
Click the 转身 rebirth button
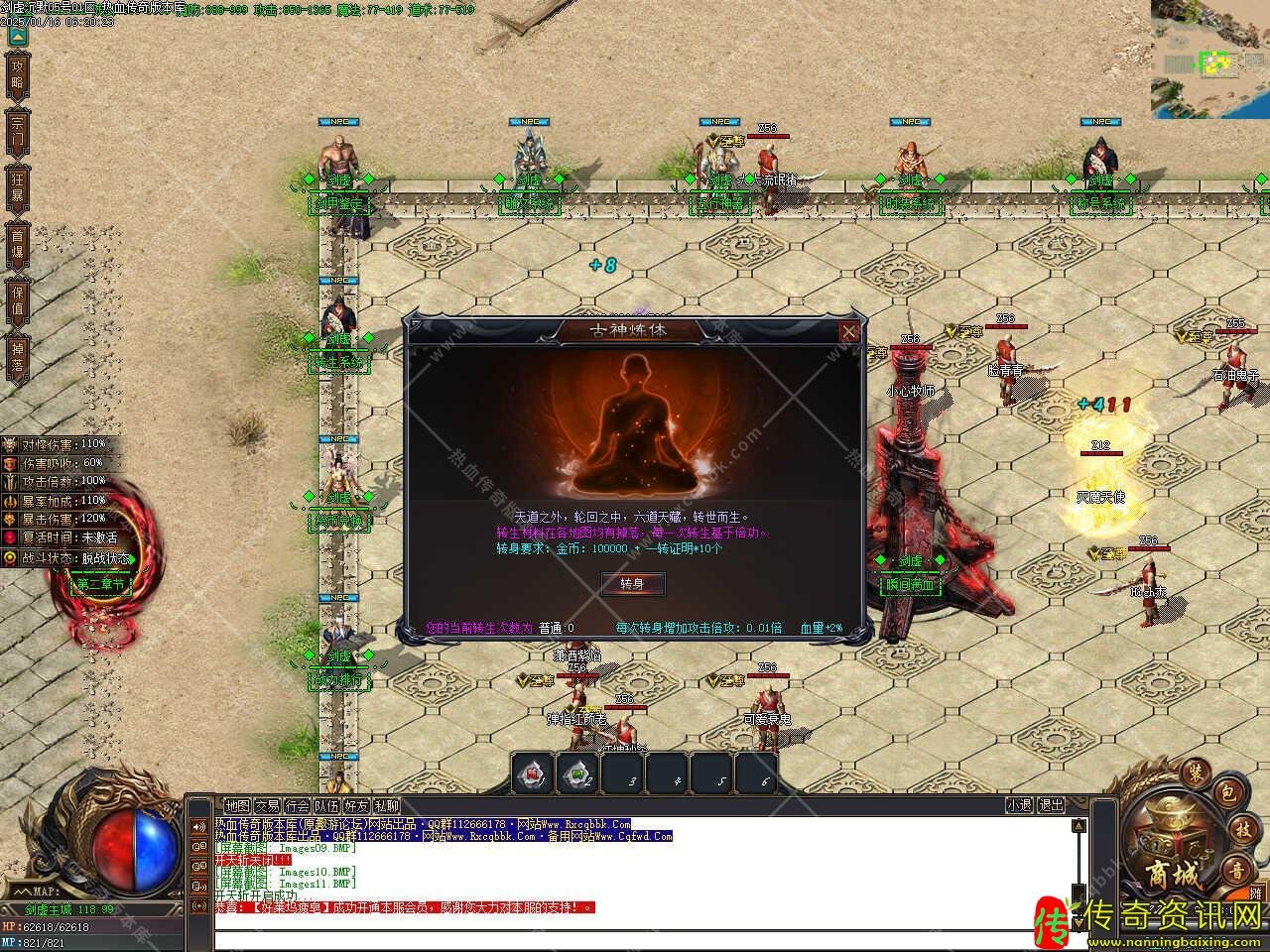(x=632, y=583)
